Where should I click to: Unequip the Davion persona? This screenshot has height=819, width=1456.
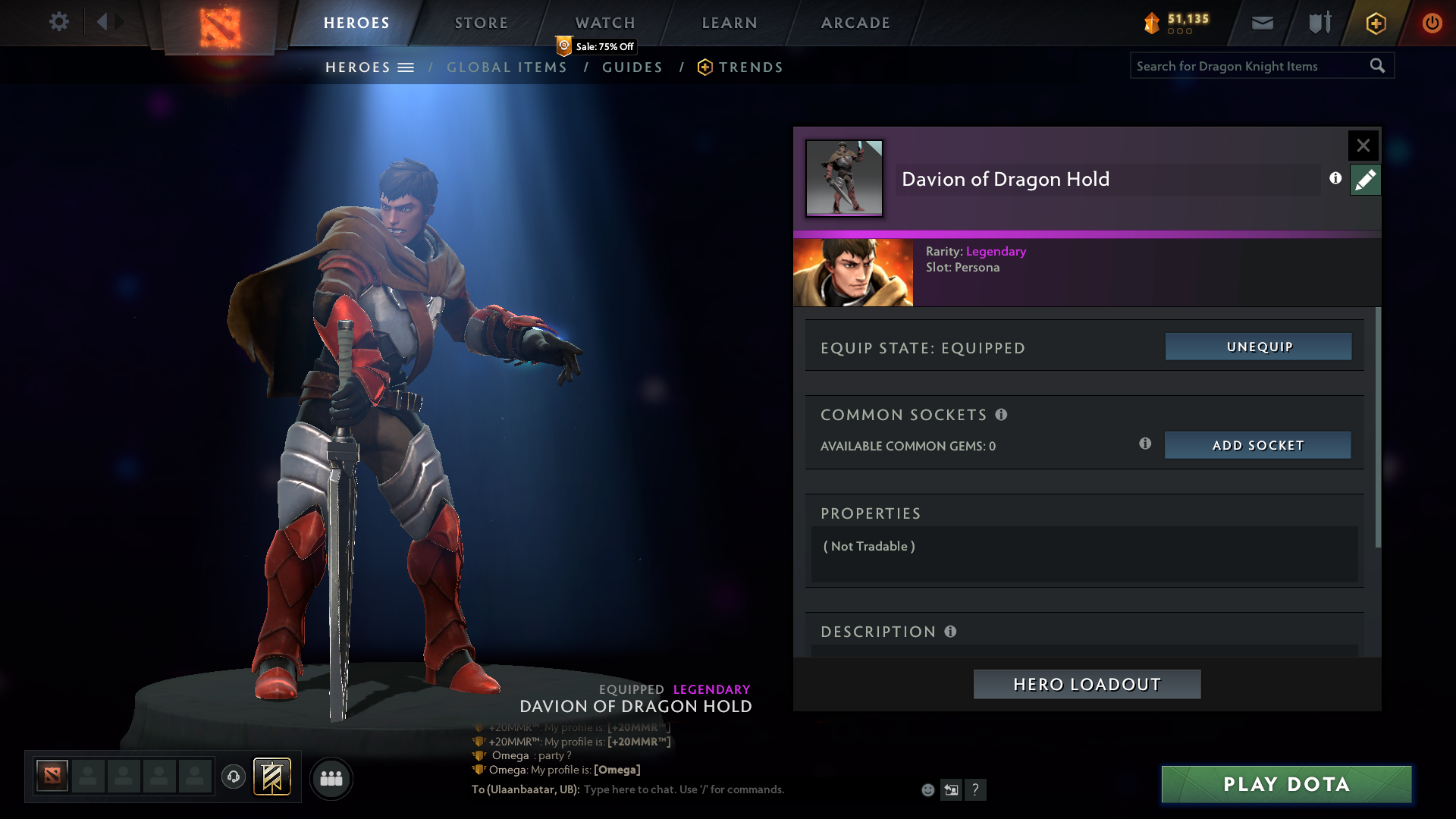pos(1259,347)
